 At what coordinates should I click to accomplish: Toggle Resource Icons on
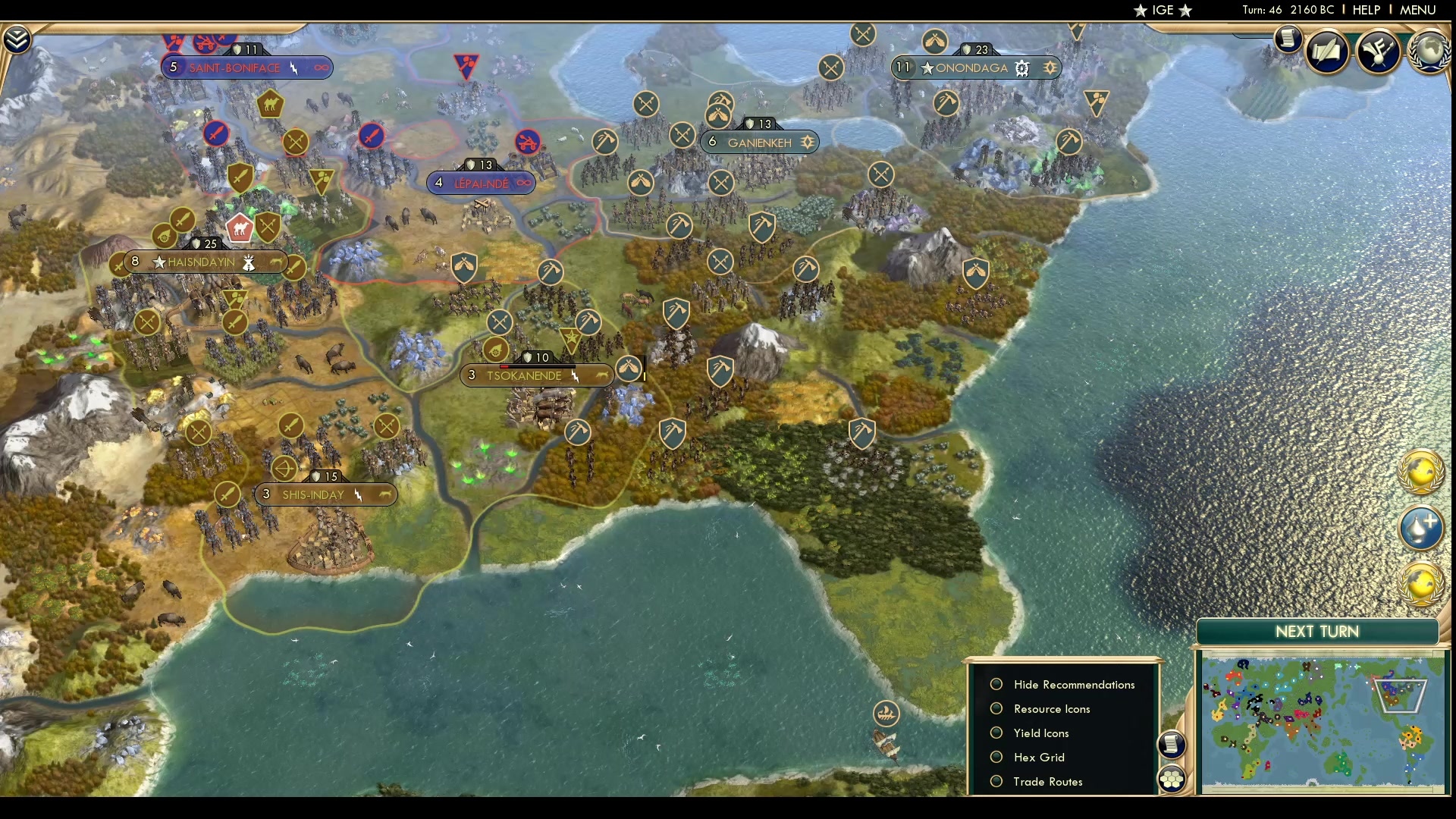(997, 708)
